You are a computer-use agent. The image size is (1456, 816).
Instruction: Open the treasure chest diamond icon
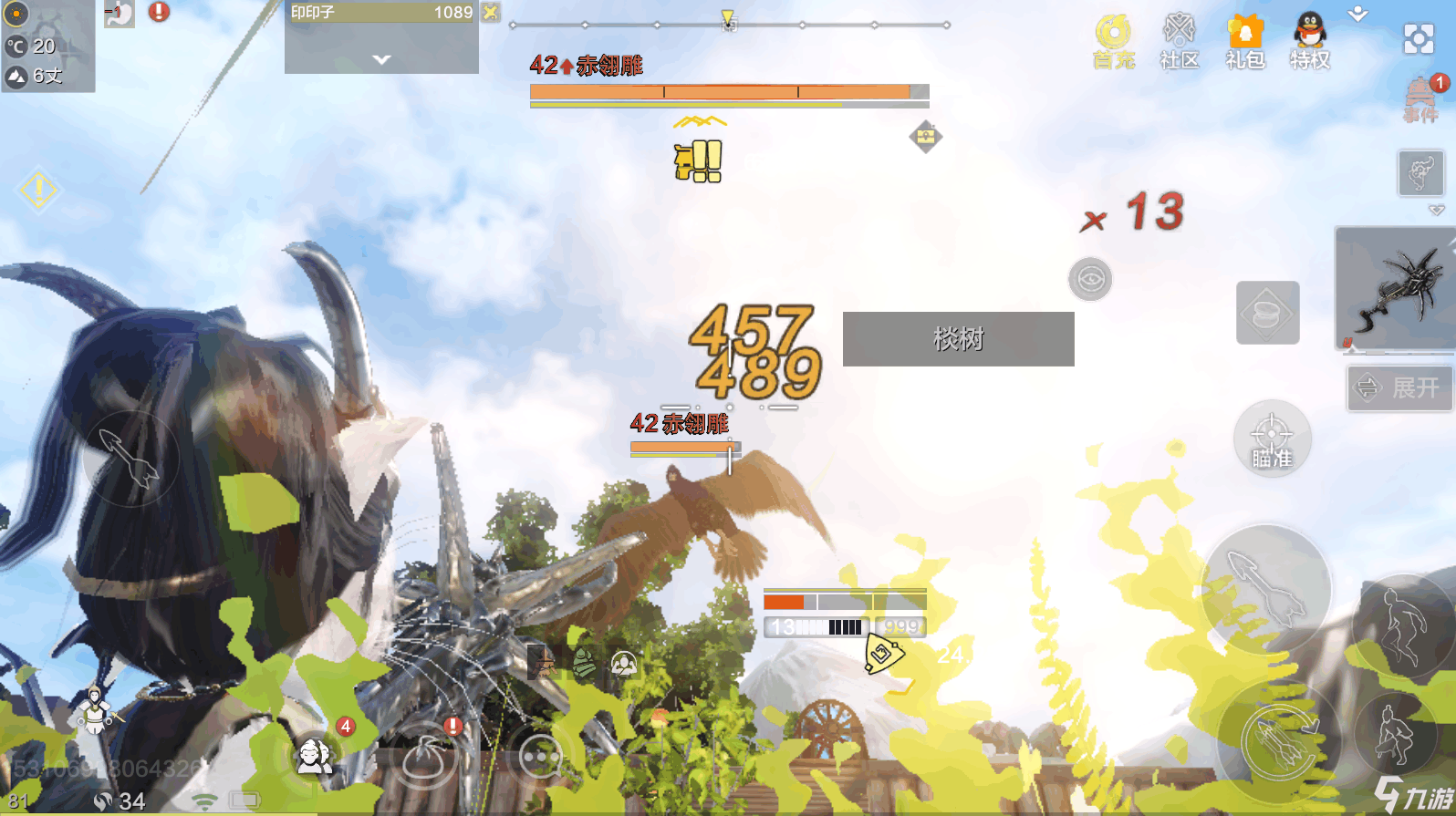click(x=925, y=137)
